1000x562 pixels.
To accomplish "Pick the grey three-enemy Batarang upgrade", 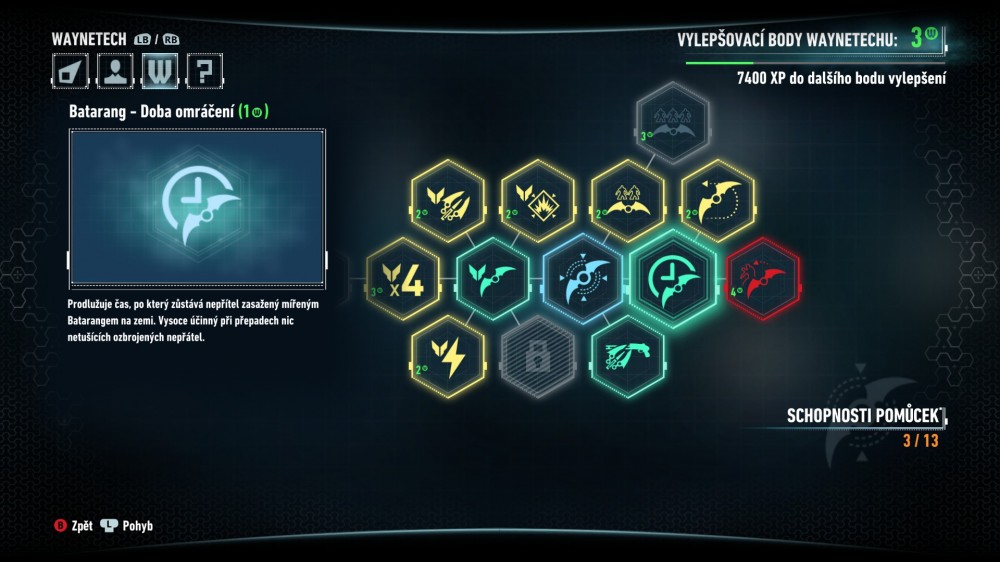I will [671, 117].
